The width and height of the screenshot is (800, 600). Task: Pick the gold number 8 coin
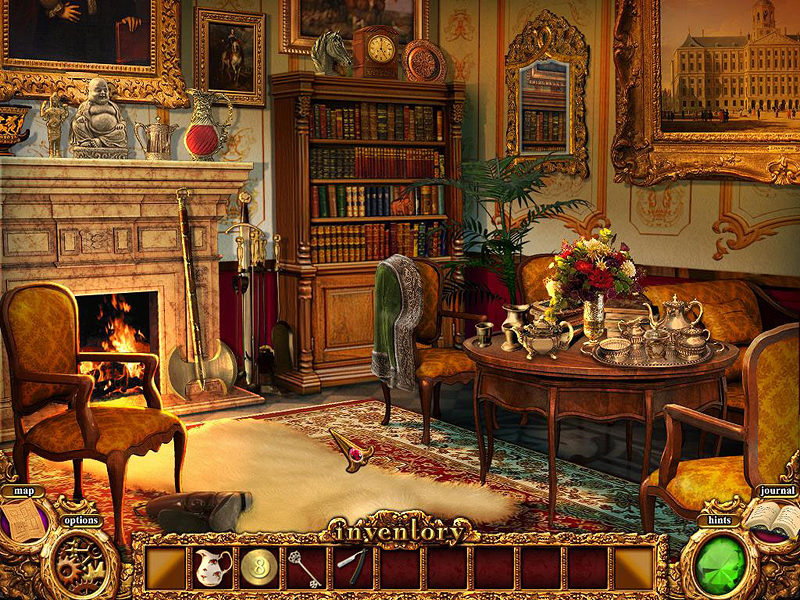(259, 568)
